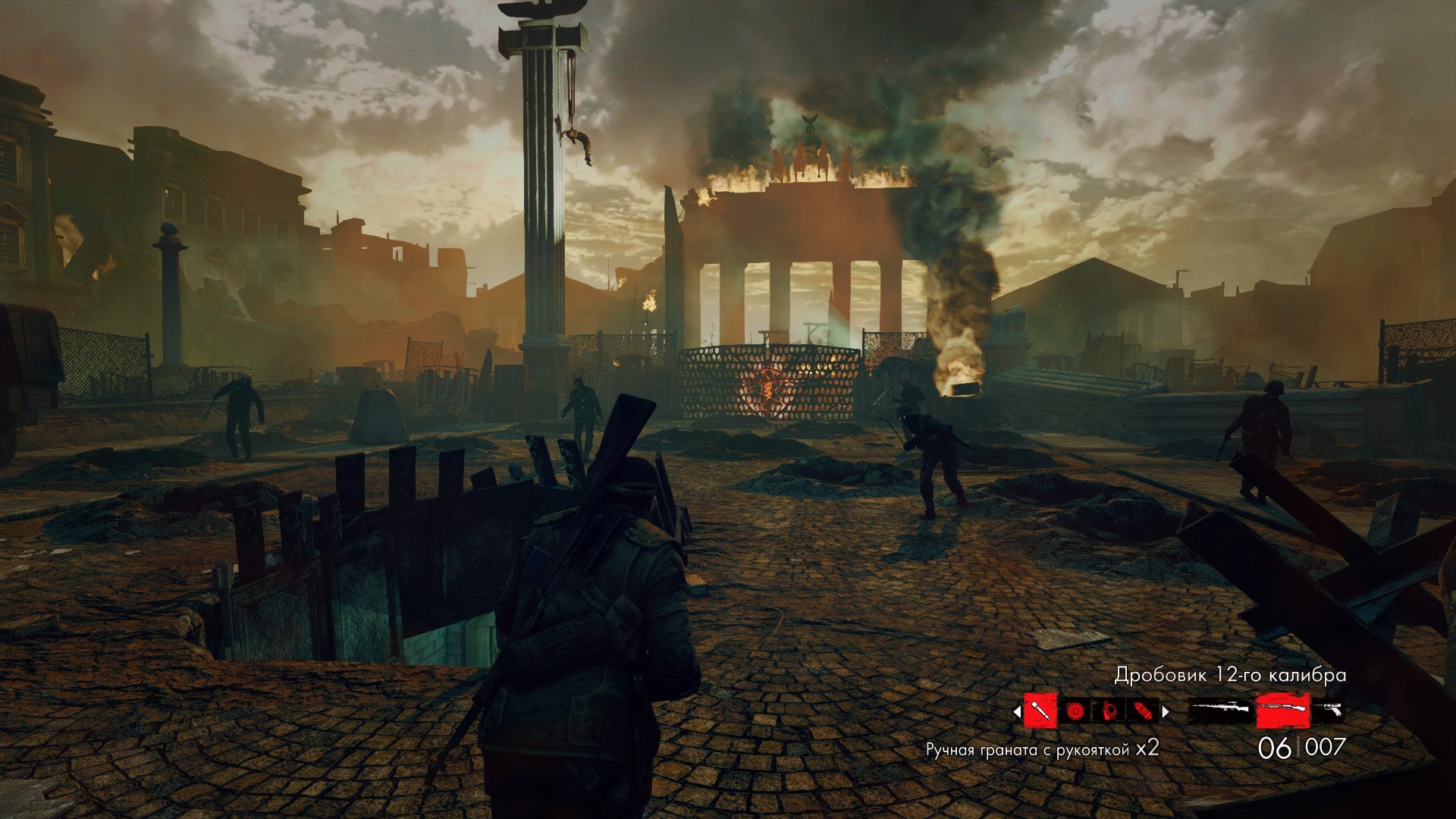1456x819 pixels.
Task: Click the left arrow of item selector
Action: click(1018, 711)
